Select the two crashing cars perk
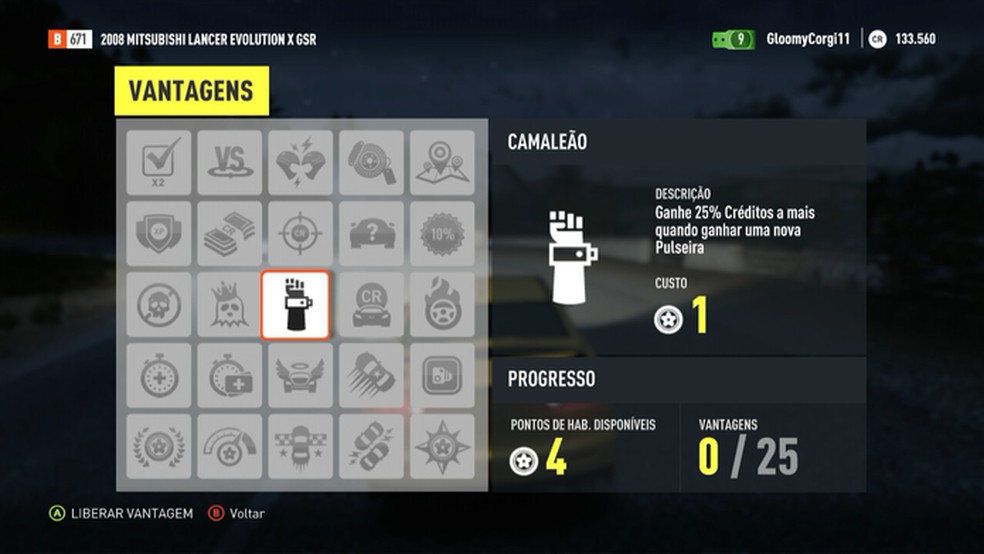This screenshot has width=984, height=554. coord(371,446)
